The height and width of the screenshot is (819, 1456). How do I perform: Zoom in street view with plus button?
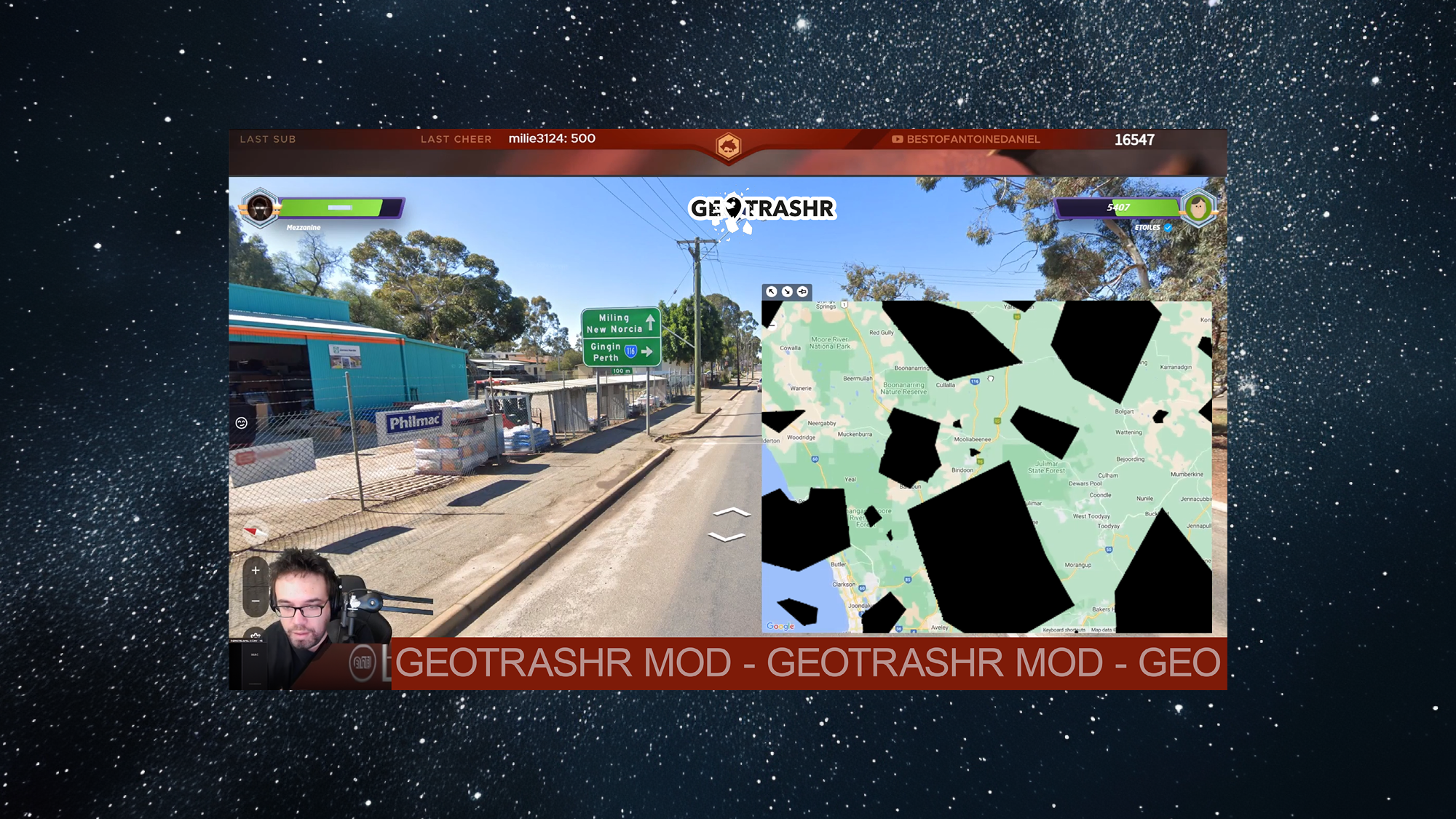[256, 571]
